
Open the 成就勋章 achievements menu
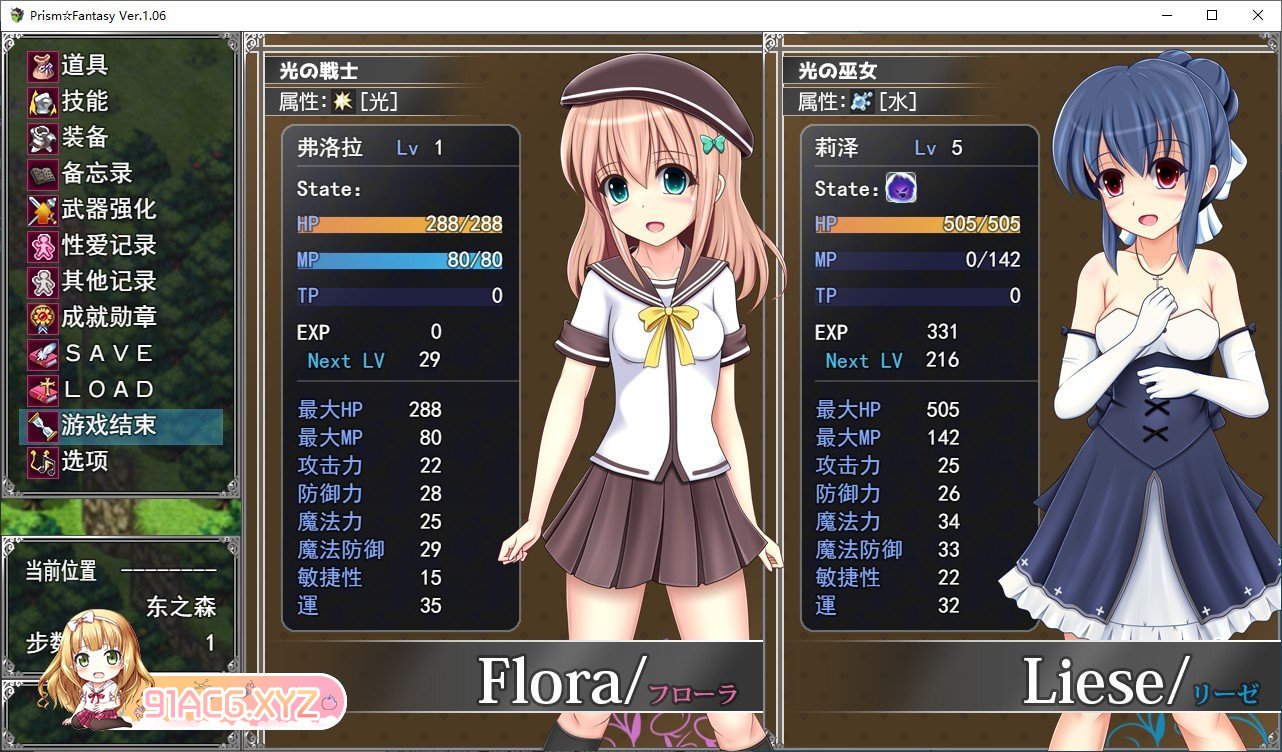tap(109, 318)
